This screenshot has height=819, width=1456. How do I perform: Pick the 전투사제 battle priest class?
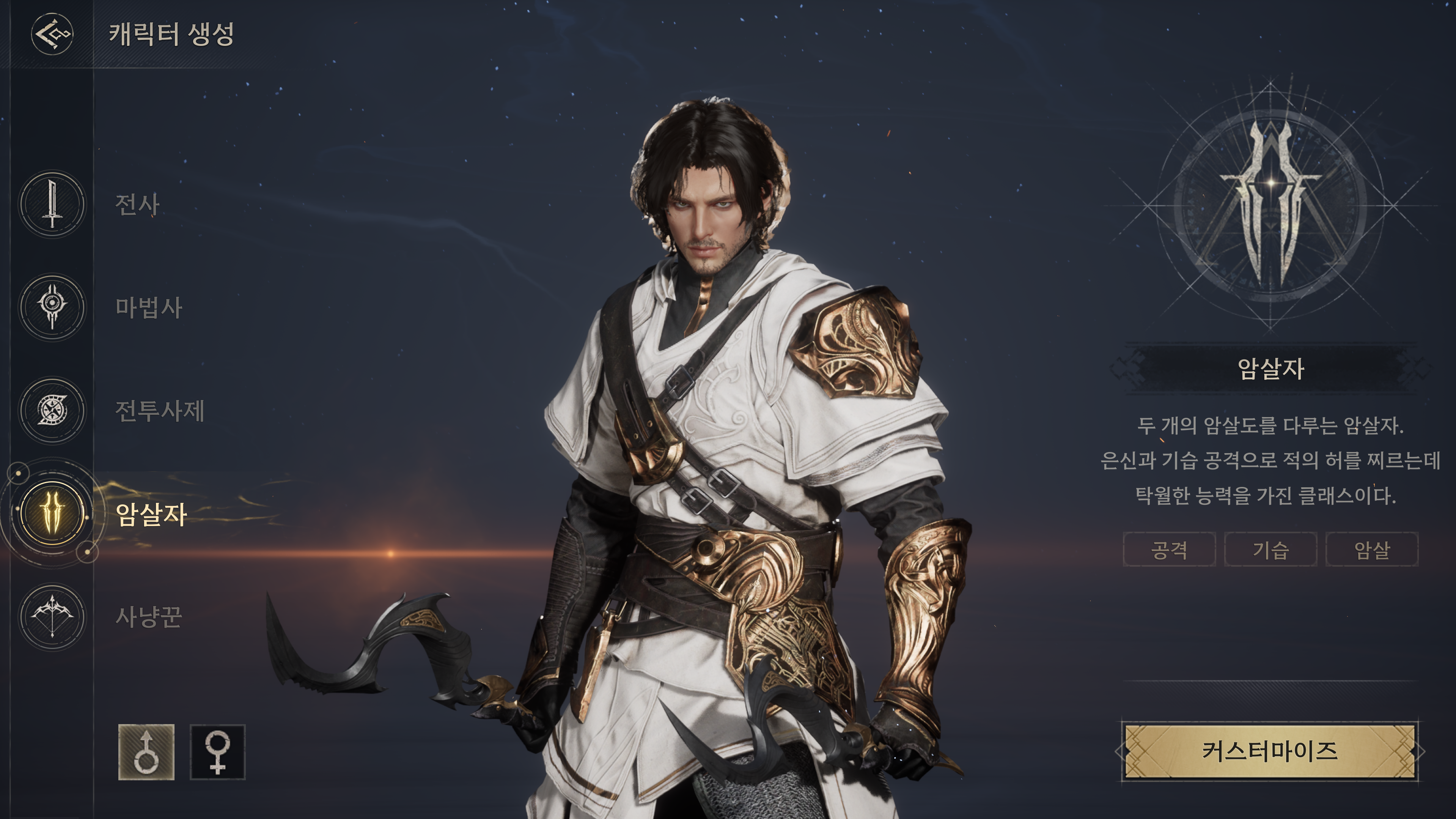click(x=53, y=410)
